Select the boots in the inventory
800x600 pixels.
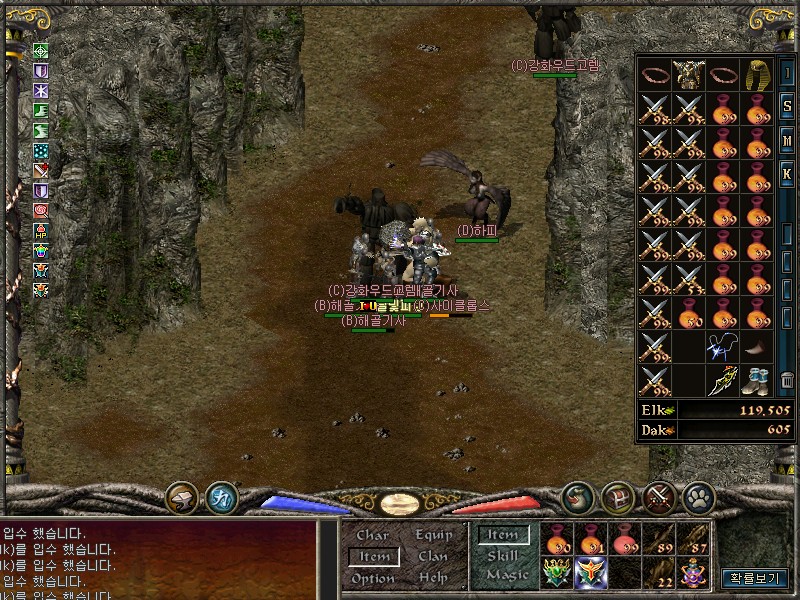point(756,380)
